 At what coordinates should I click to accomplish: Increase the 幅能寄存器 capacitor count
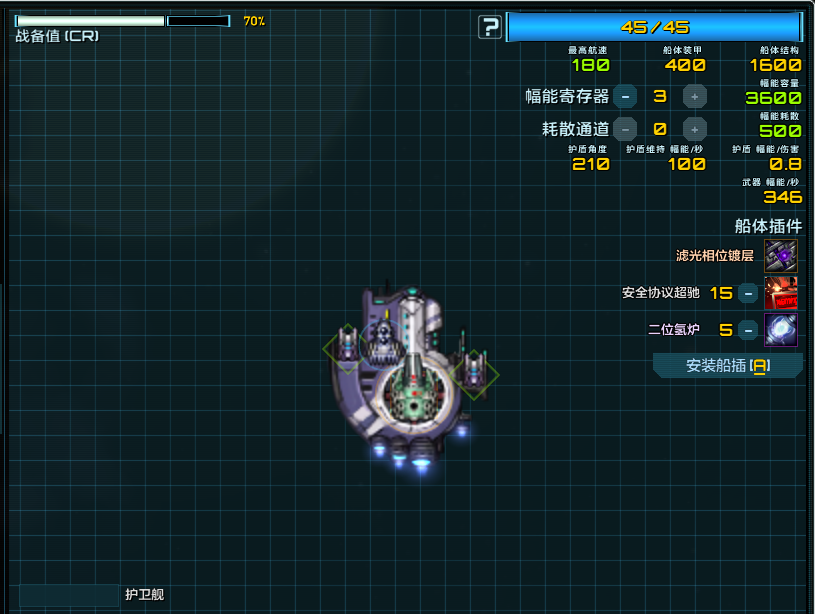(695, 96)
